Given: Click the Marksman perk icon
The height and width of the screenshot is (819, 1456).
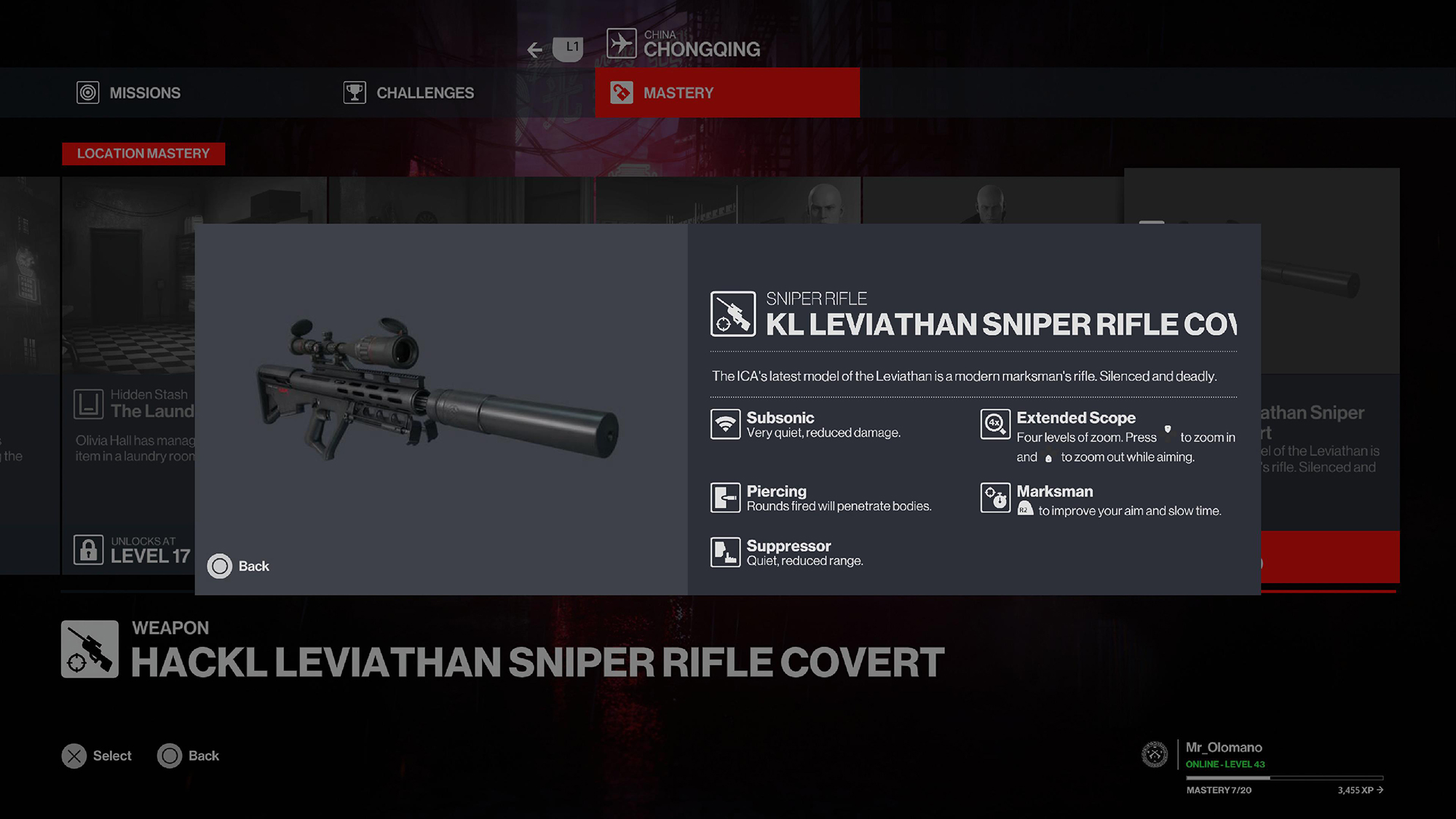Looking at the screenshot, I should (x=995, y=497).
